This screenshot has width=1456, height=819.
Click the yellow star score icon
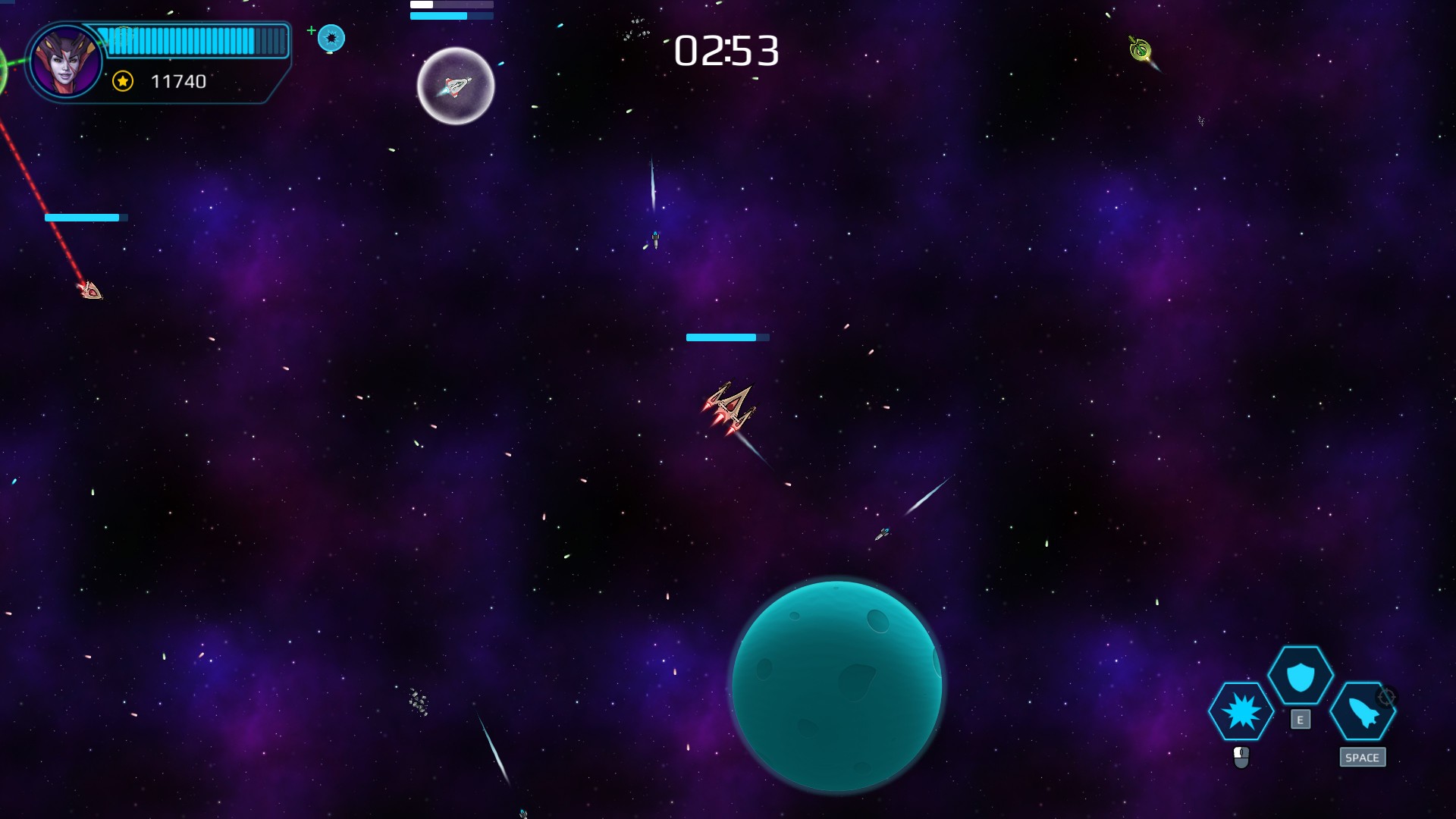(121, 80)
